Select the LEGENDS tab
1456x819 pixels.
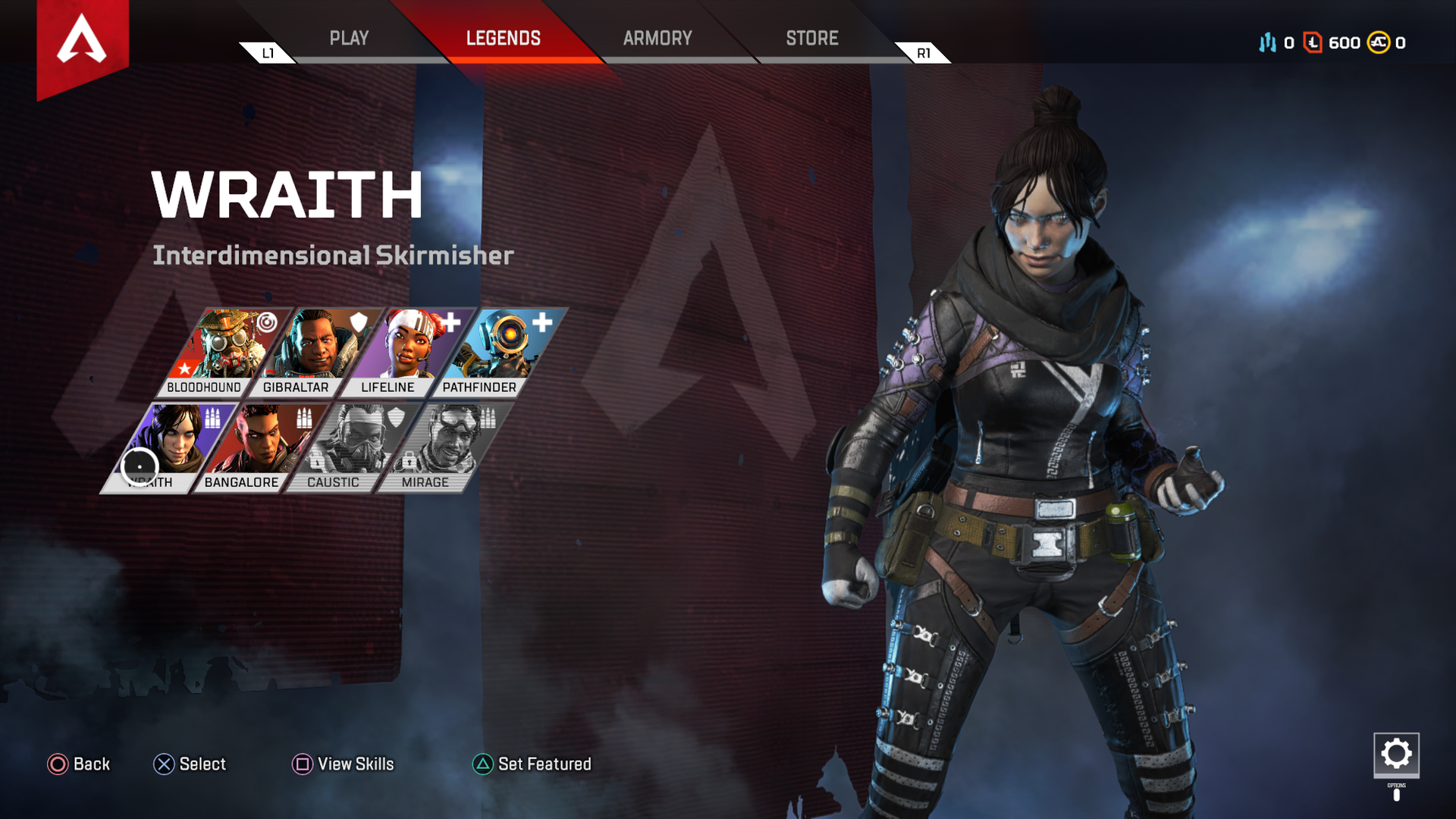point(504,38)
